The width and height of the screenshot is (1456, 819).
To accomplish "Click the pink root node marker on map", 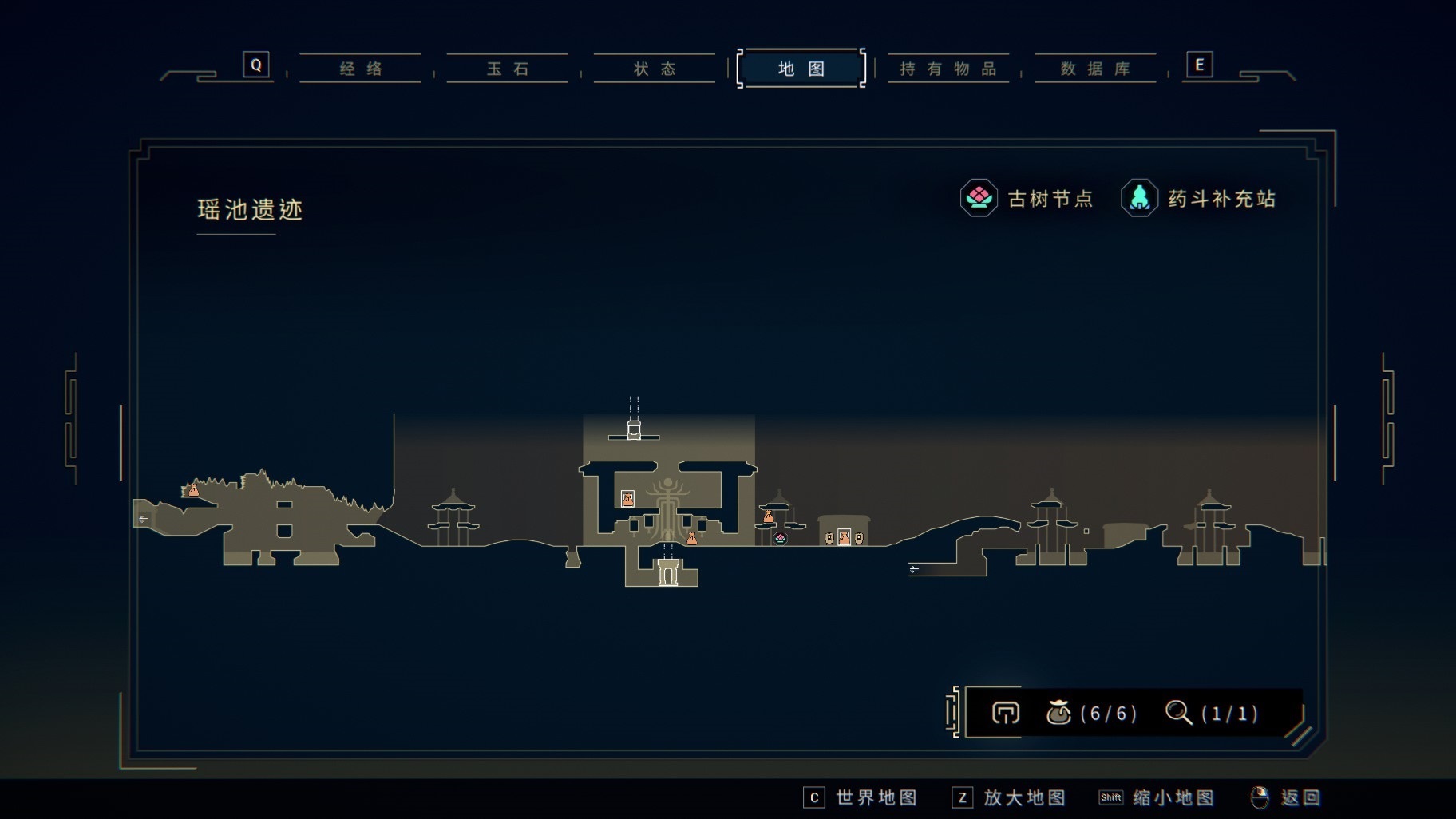I will tap(781, 538).
